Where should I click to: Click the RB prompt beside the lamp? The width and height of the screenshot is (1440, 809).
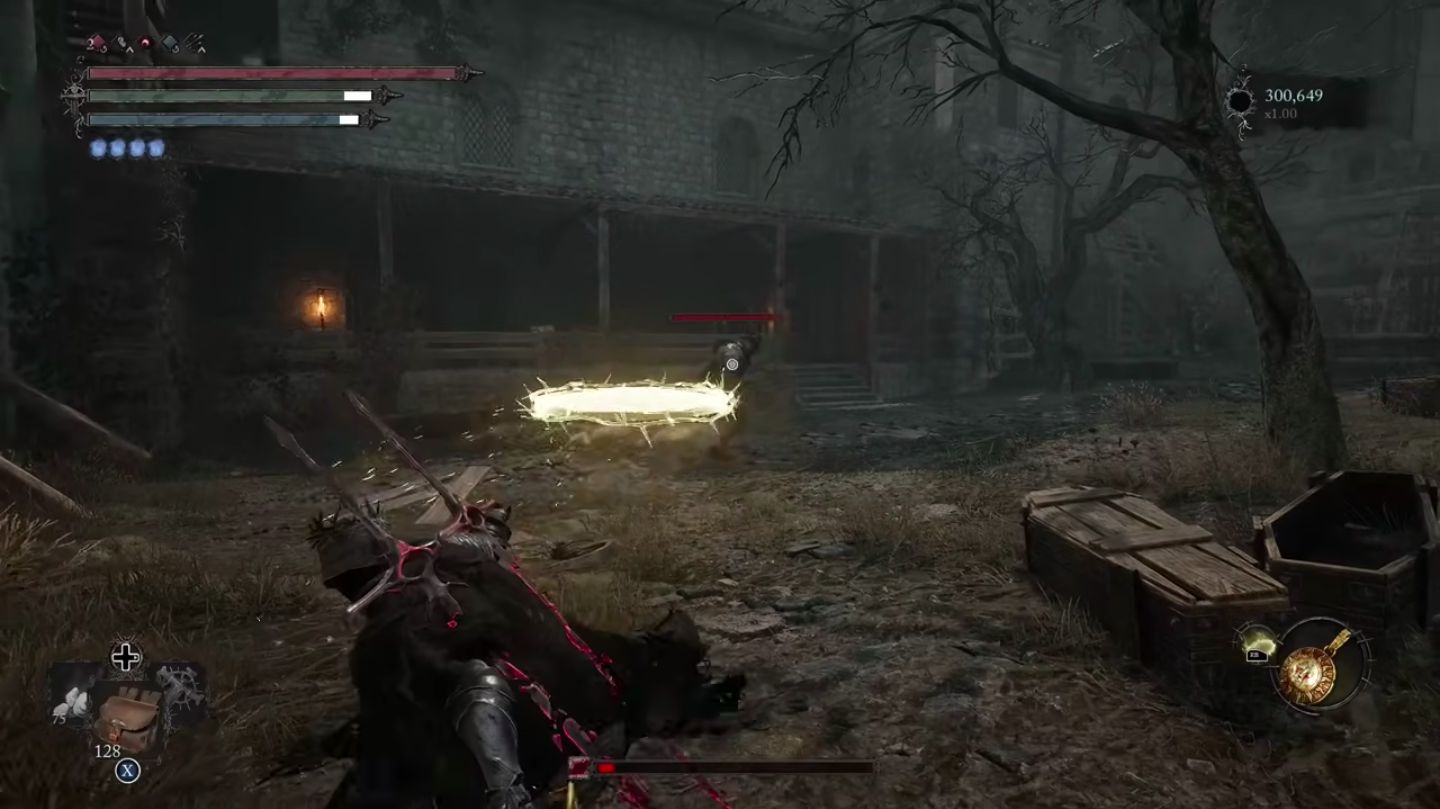pyautogui.click(x=1258, y=656)
